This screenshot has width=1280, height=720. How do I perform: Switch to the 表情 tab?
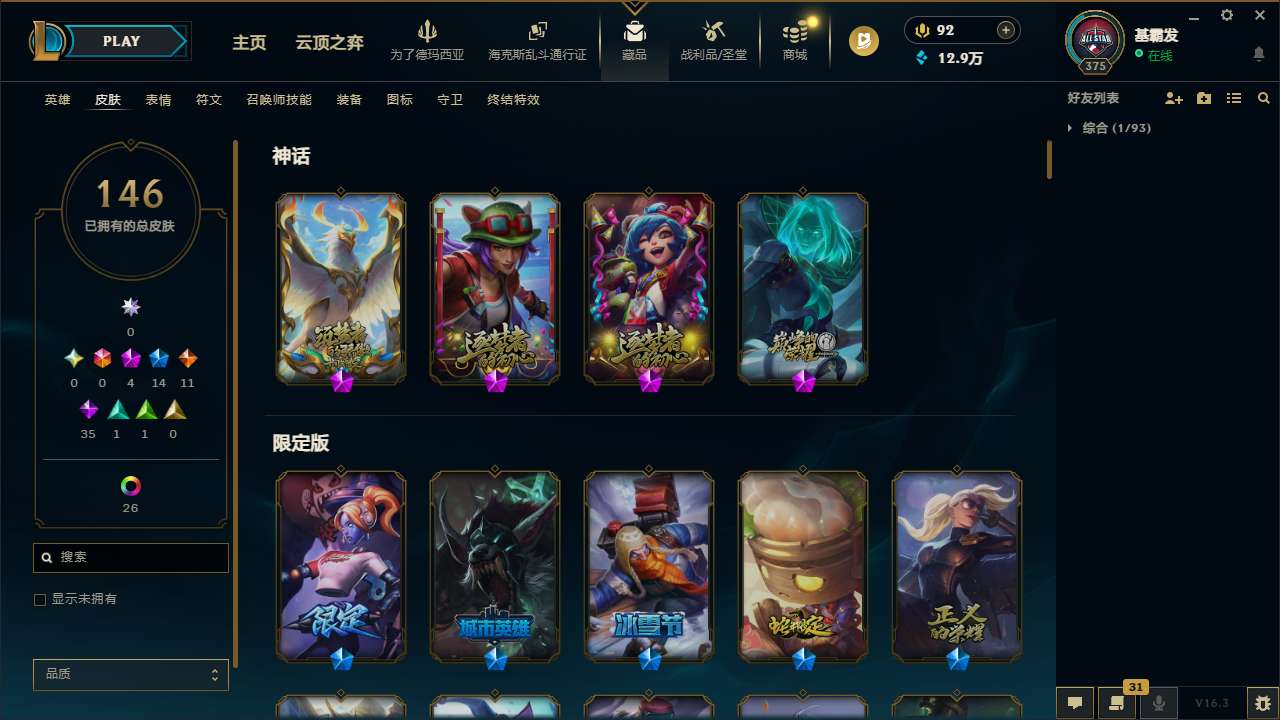(x=158, y=99)
